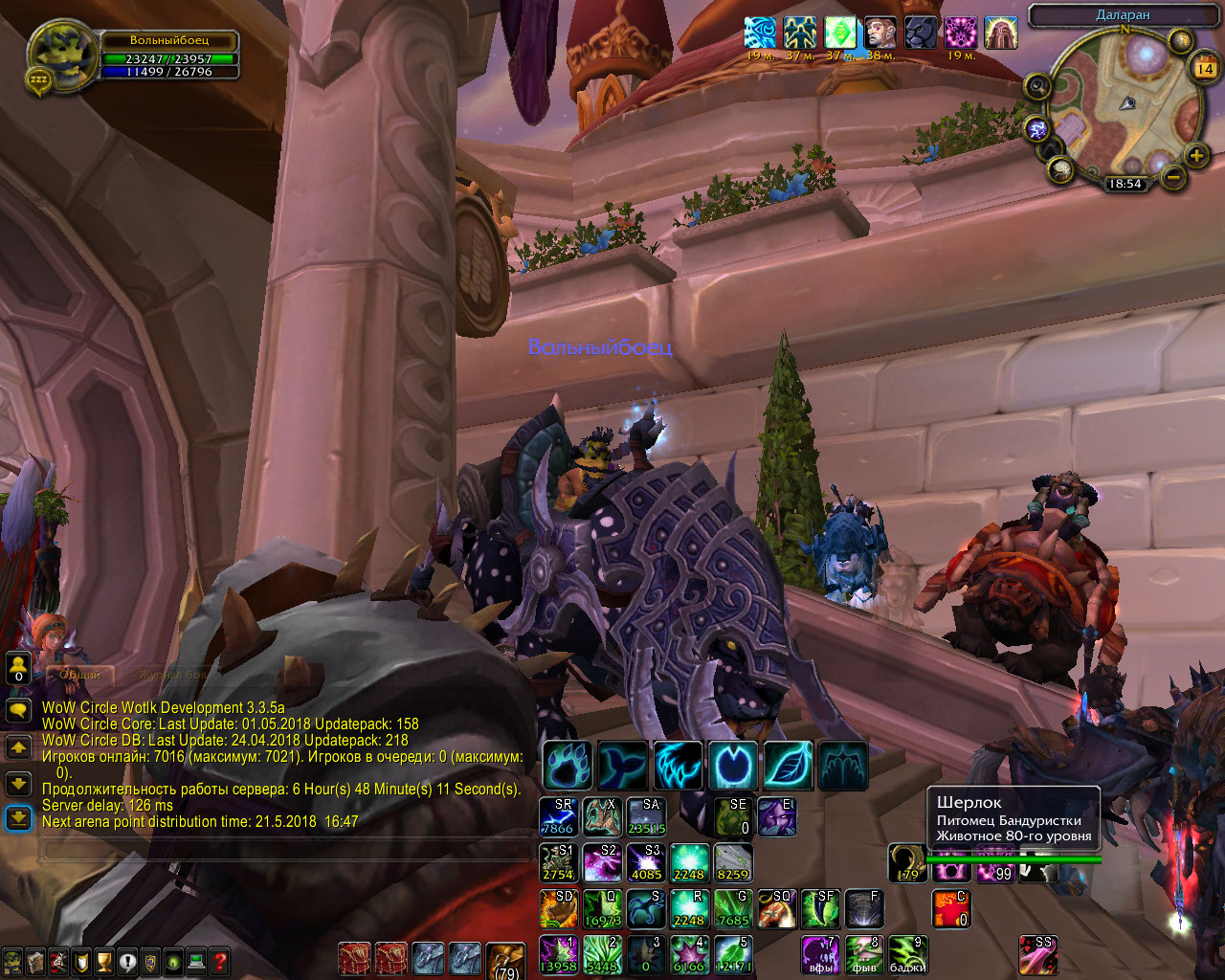Click the black panther buff icon

(x=921, y=33)
